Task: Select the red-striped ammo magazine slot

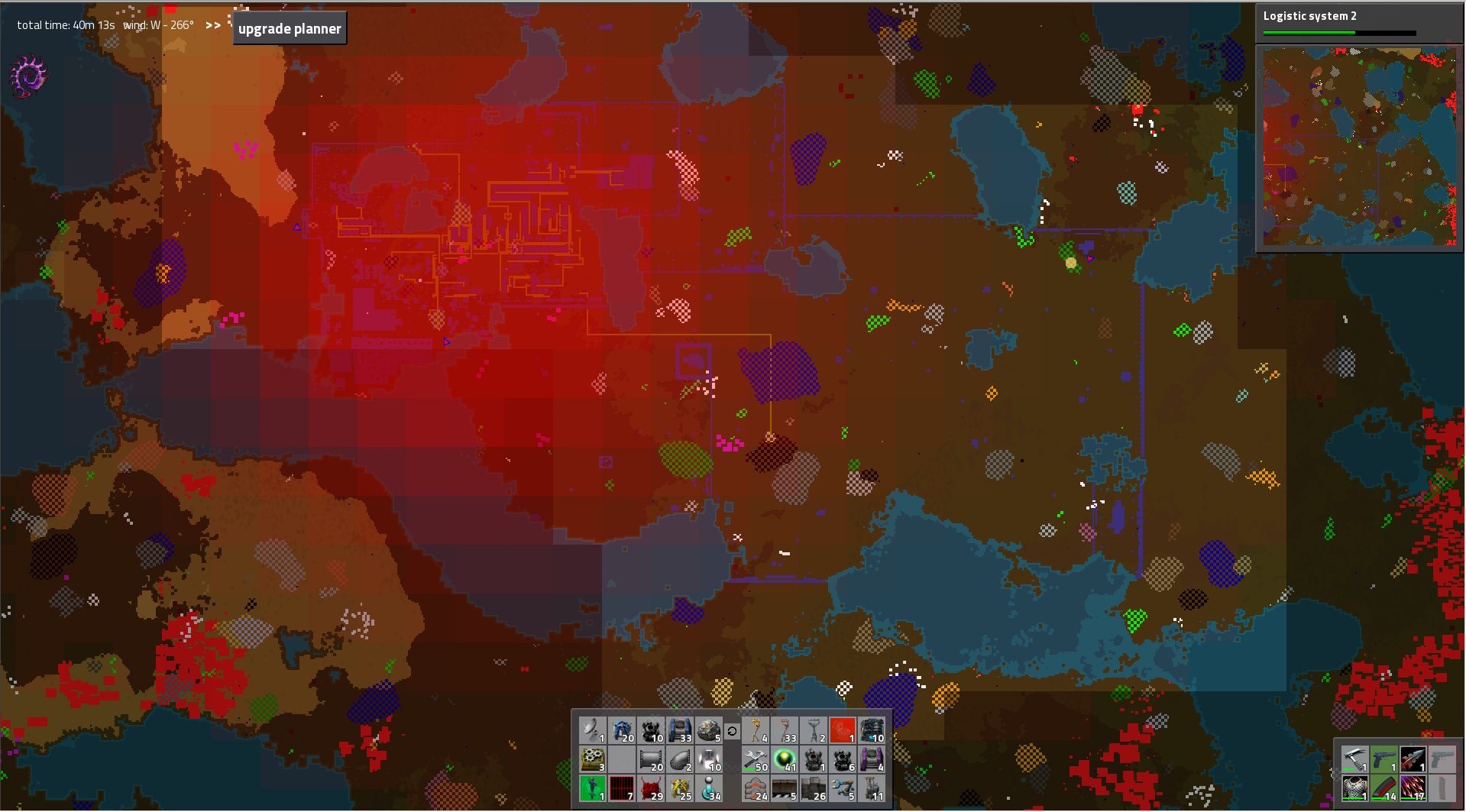Action: tap(1383, 788)
